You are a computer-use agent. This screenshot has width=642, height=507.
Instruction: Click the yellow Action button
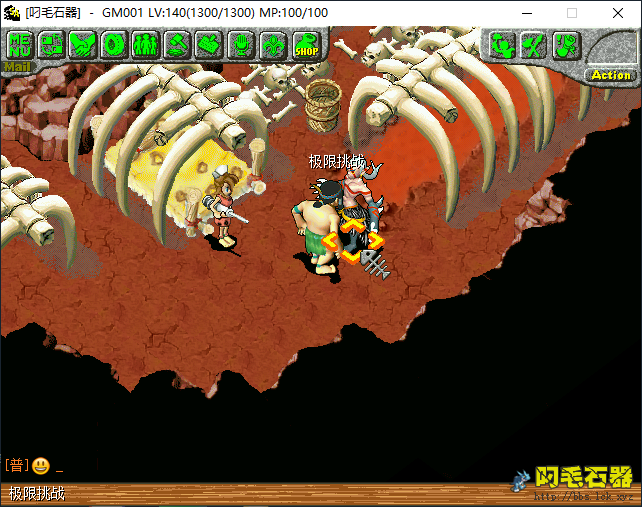point(611,75)
